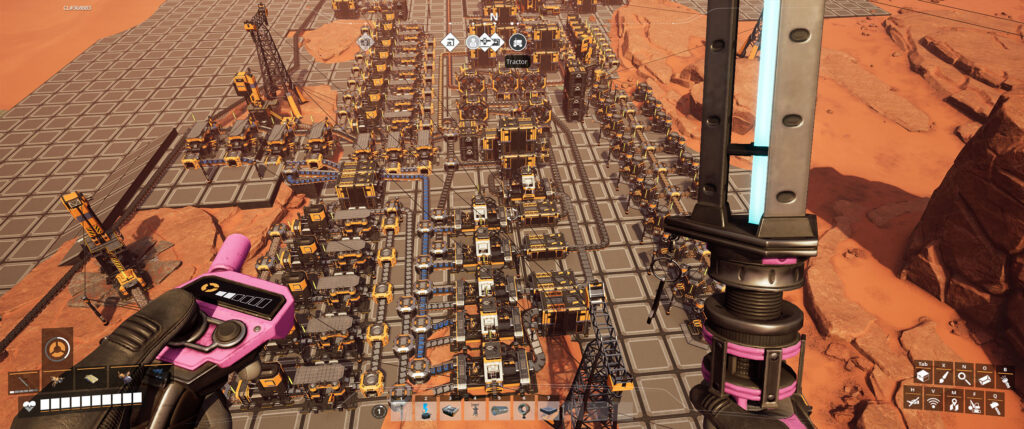Activate the resource scanner signal icon
Viewport: 1024px width, 429px height.
click(x=932, y=402)
